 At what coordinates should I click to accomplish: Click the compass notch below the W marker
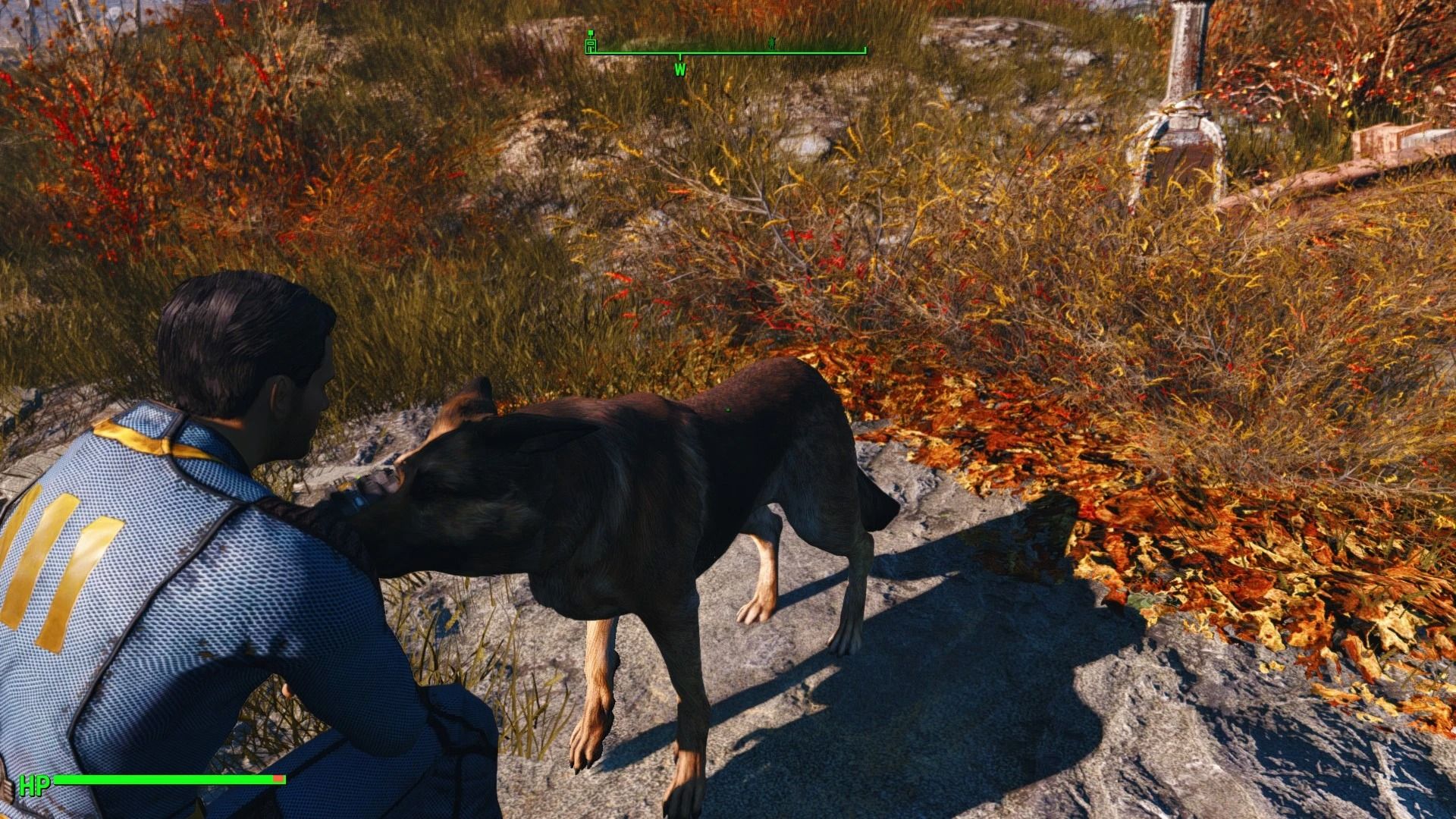tap(680, 56)
